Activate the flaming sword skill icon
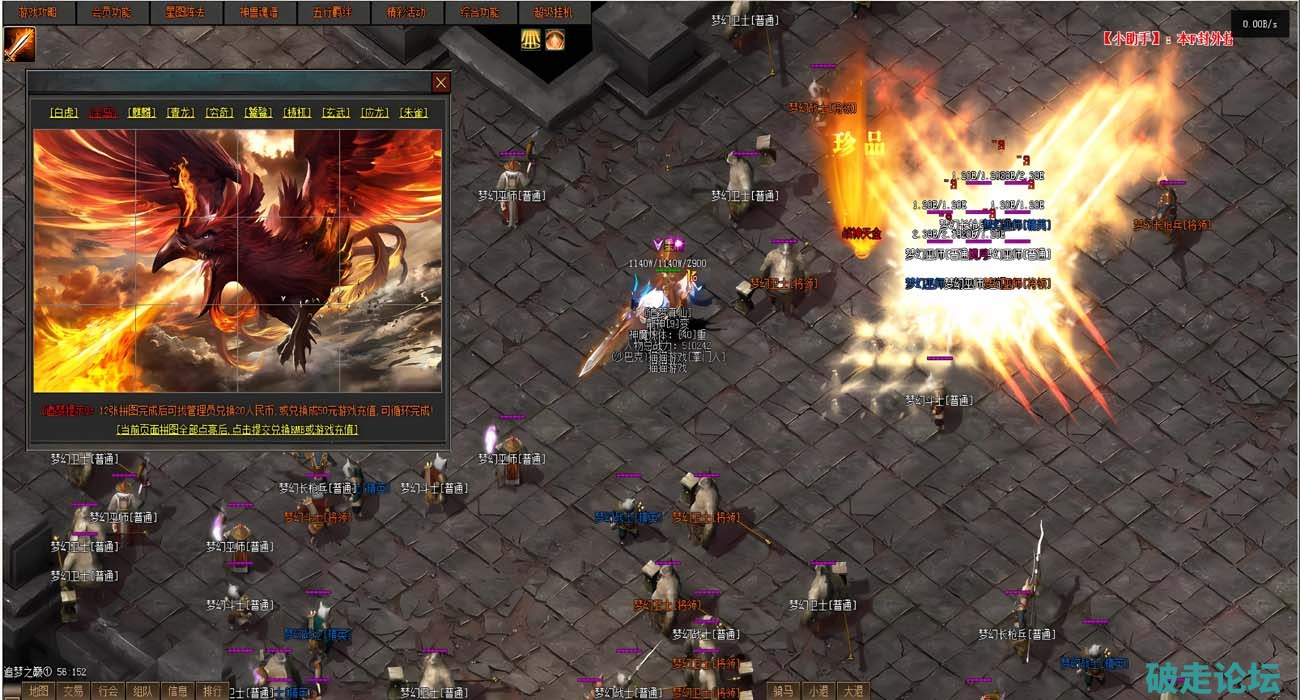 click(18, 44)
